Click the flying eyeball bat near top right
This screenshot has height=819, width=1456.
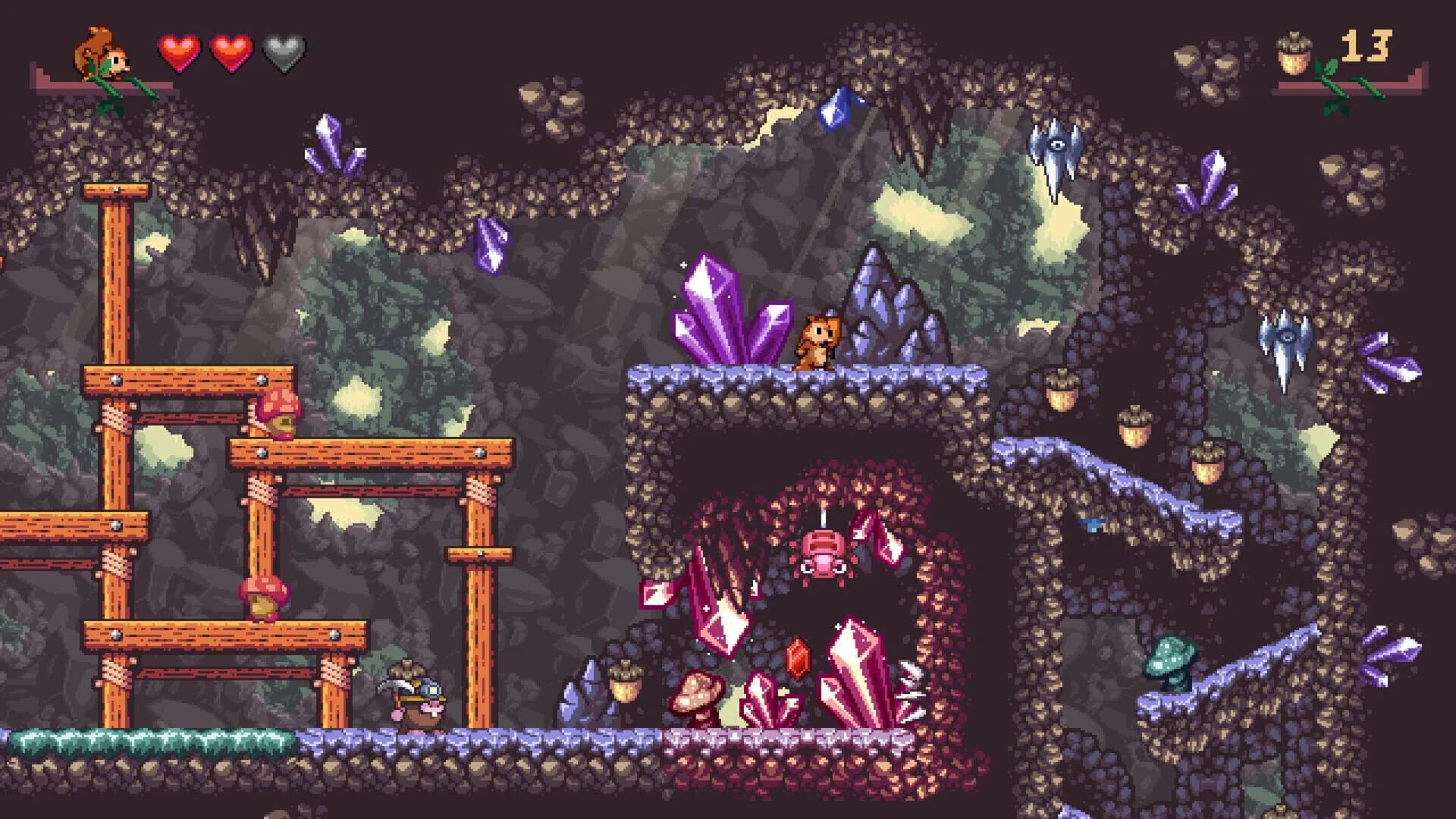(x=1056, y=148)
